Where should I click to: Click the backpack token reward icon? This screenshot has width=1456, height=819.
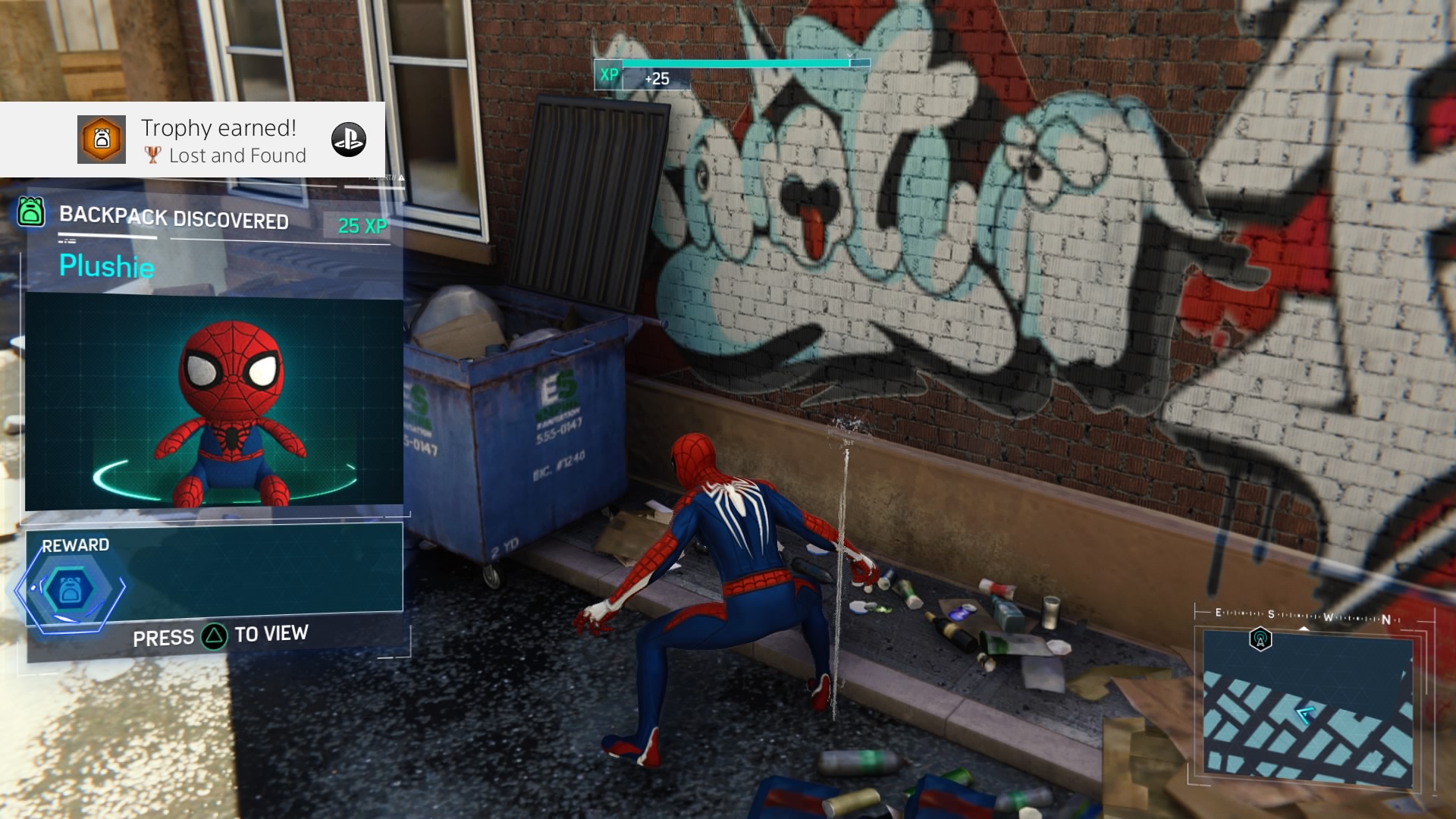click(x=70, y=589)
